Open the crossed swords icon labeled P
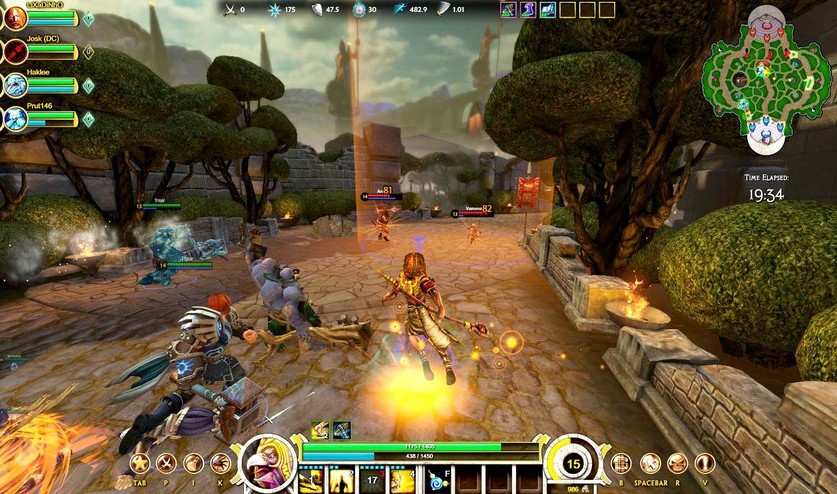Viewport: 837px width, 494px height. click(x=166, y=463)
